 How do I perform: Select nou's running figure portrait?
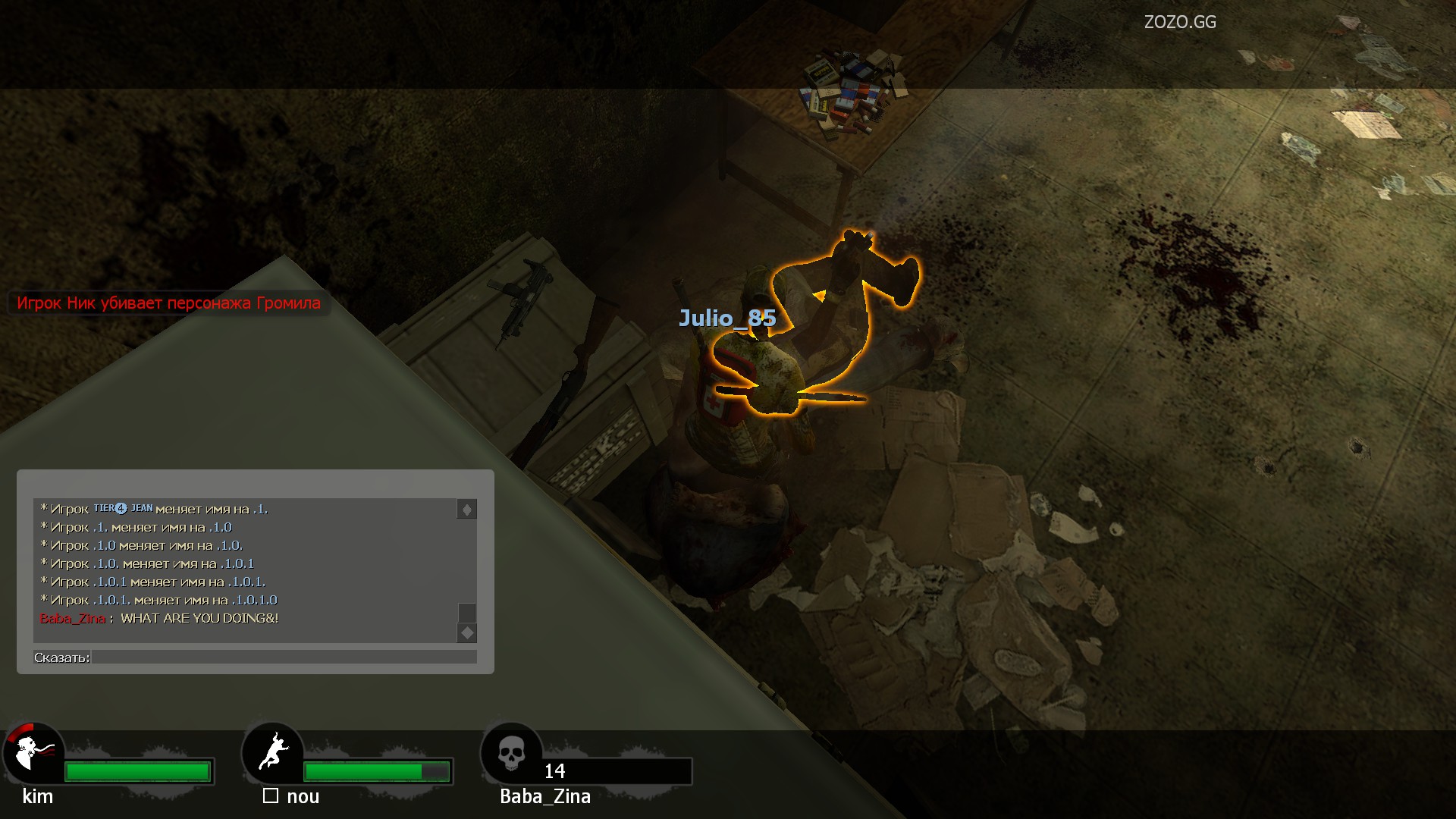273,752
